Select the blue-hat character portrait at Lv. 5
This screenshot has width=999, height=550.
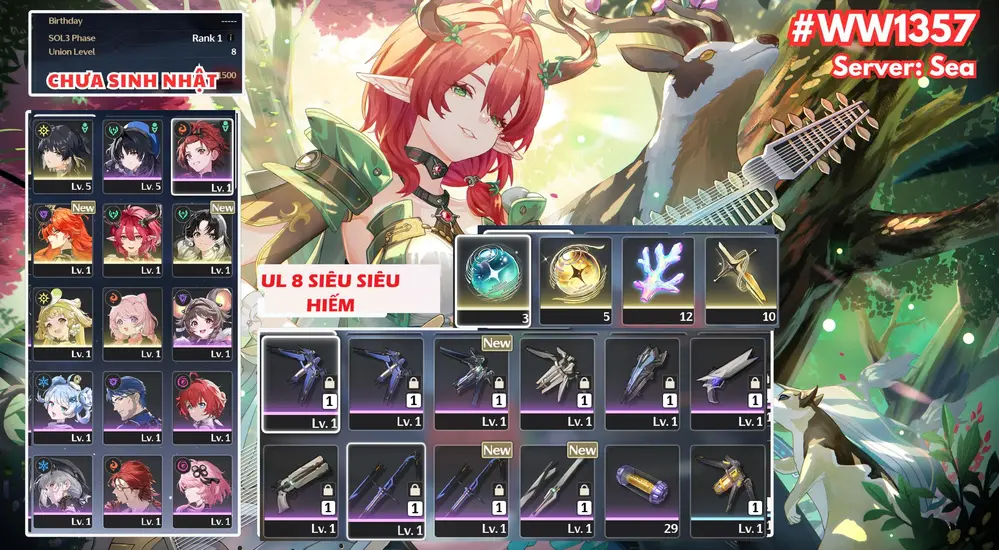133,152
